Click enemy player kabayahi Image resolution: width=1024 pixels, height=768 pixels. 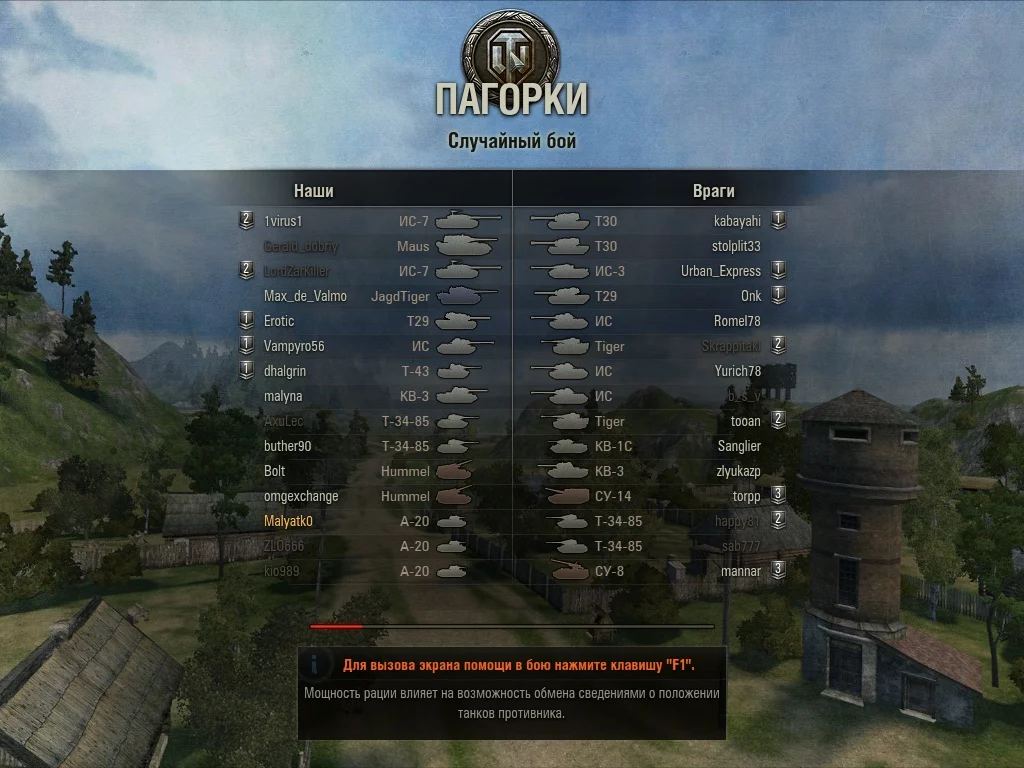click(x=737, y=221)
